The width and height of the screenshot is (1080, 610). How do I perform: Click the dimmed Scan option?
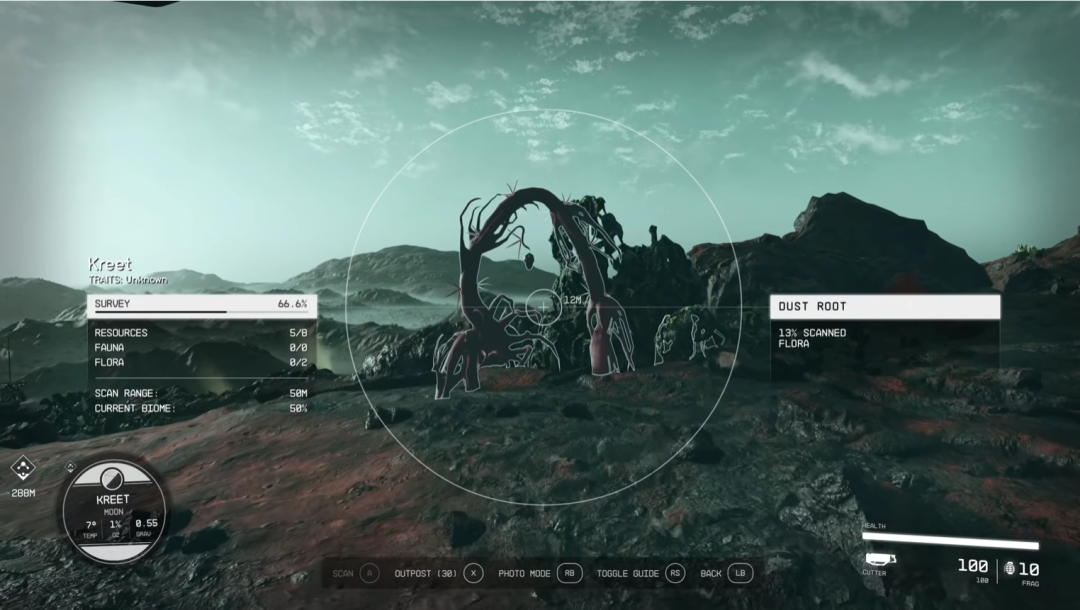pos(356,573)
